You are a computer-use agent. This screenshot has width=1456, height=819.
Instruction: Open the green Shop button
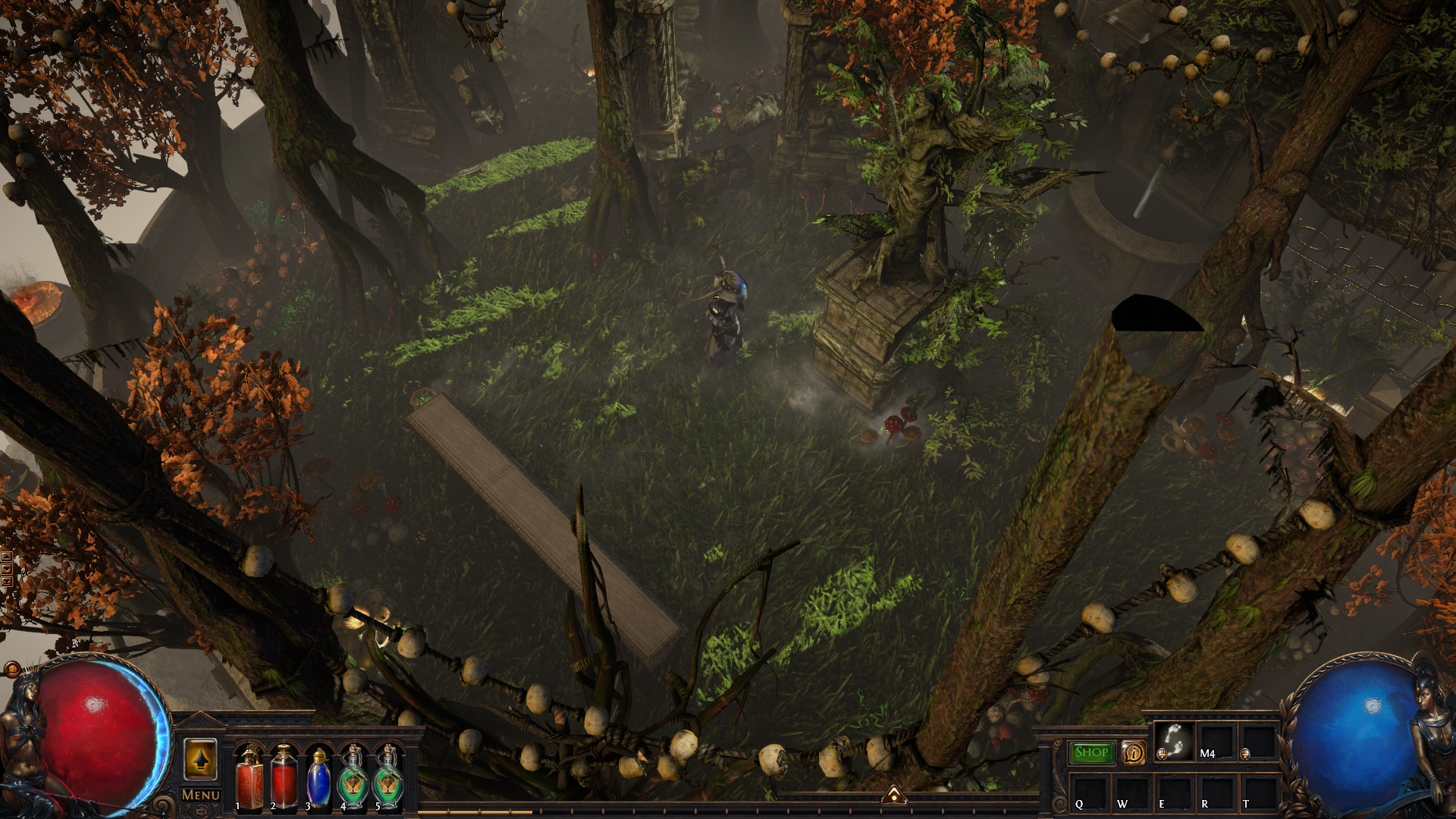click(x=1091, y=752)
